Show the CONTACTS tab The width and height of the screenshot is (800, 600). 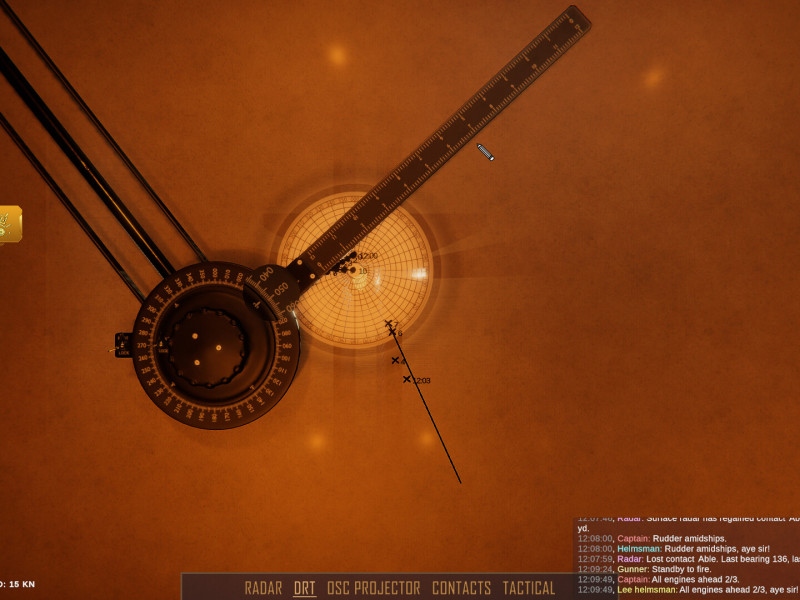click(461, 588)
